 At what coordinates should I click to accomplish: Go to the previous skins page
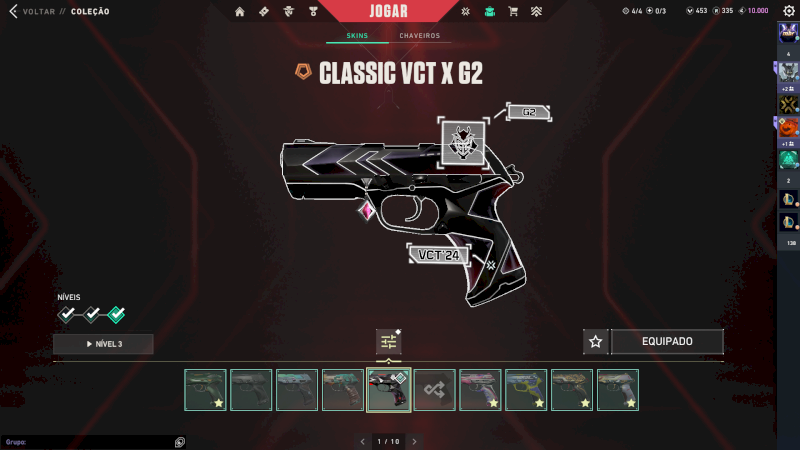[361, 441]
